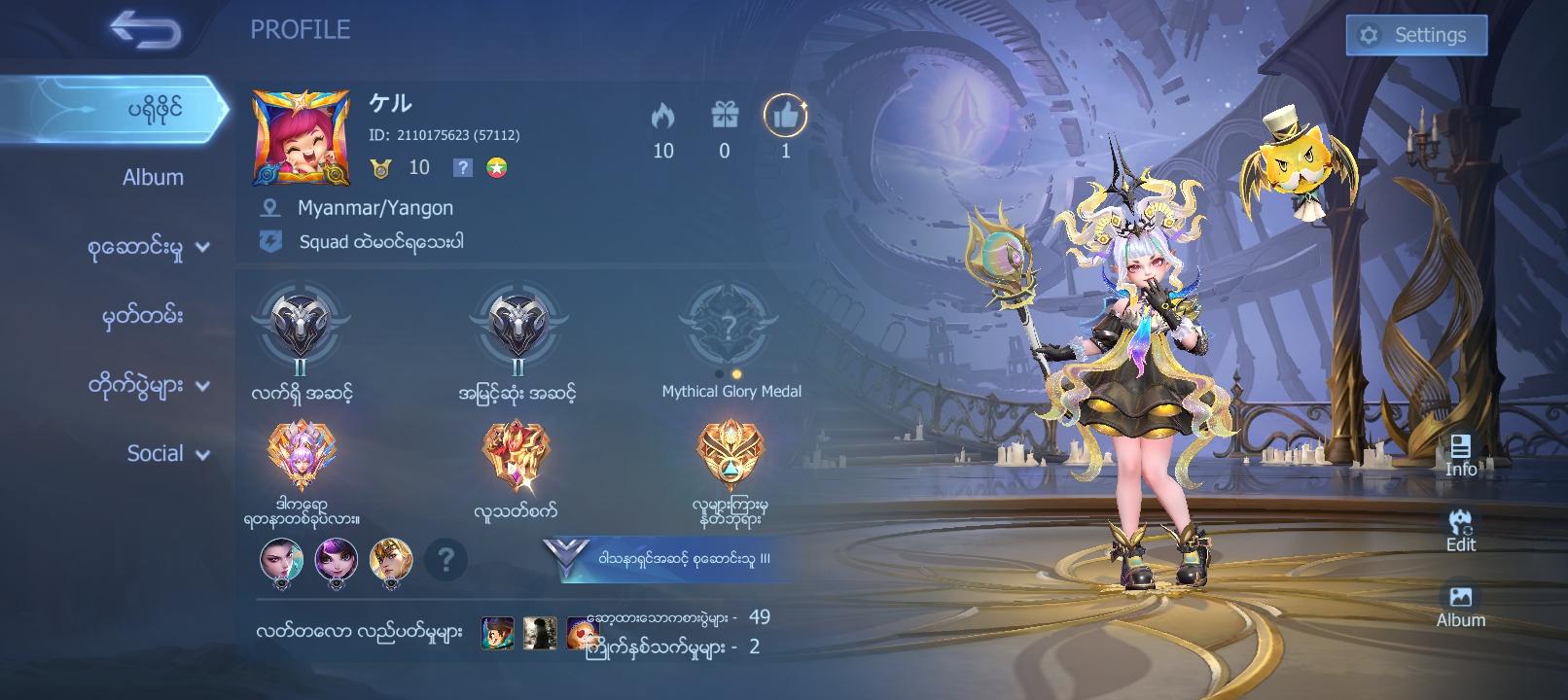1568x700 pixels.
Task: Tap the question mark hero slot
Action: coord(446,560)
